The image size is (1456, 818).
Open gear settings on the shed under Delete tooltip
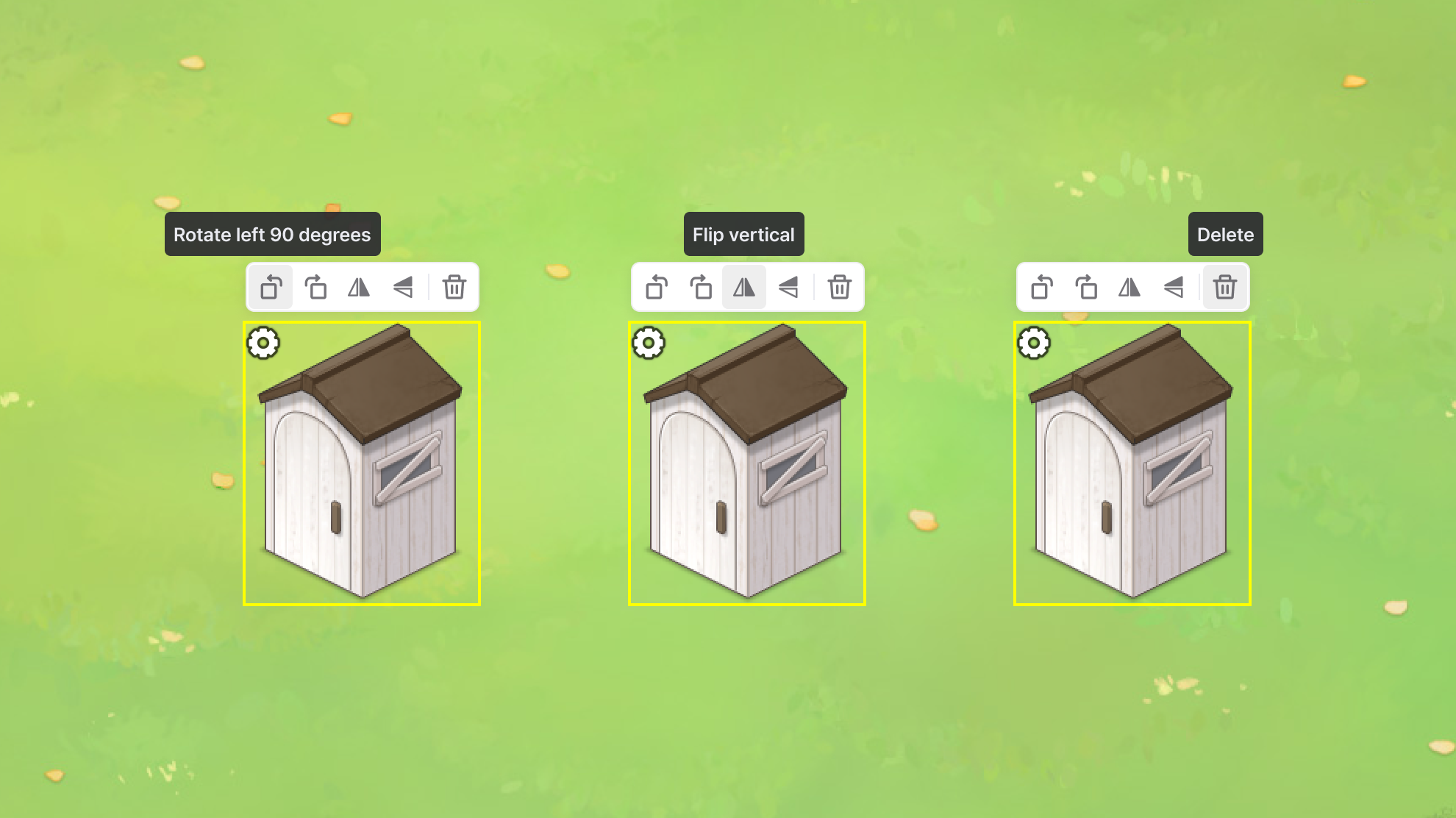pyautogui.click(x=1034, y=343)
